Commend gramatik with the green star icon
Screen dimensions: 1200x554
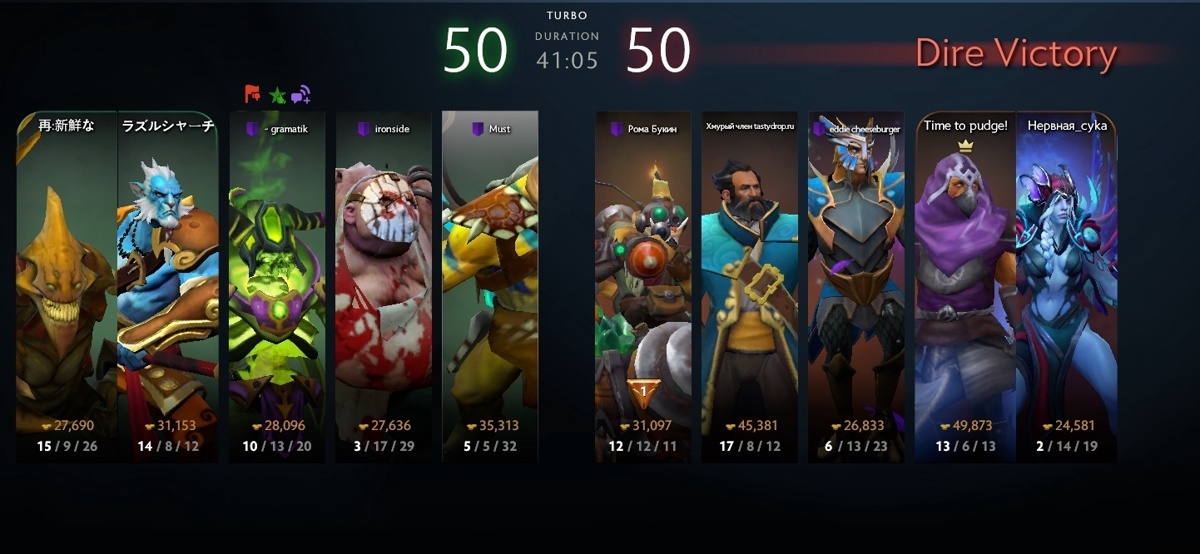click(x=277, y=95)
